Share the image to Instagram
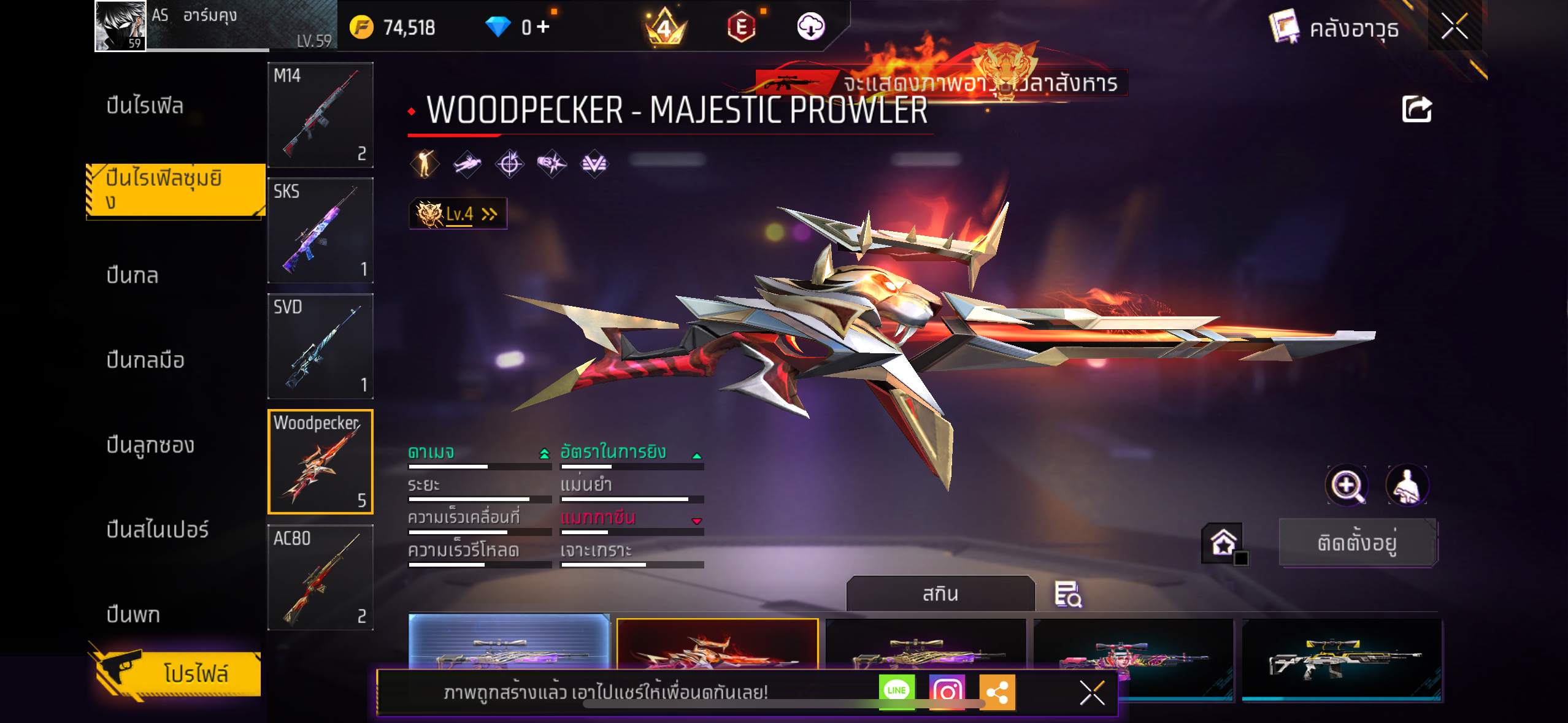The image size is (1568, 723). [x=947, y=692]
